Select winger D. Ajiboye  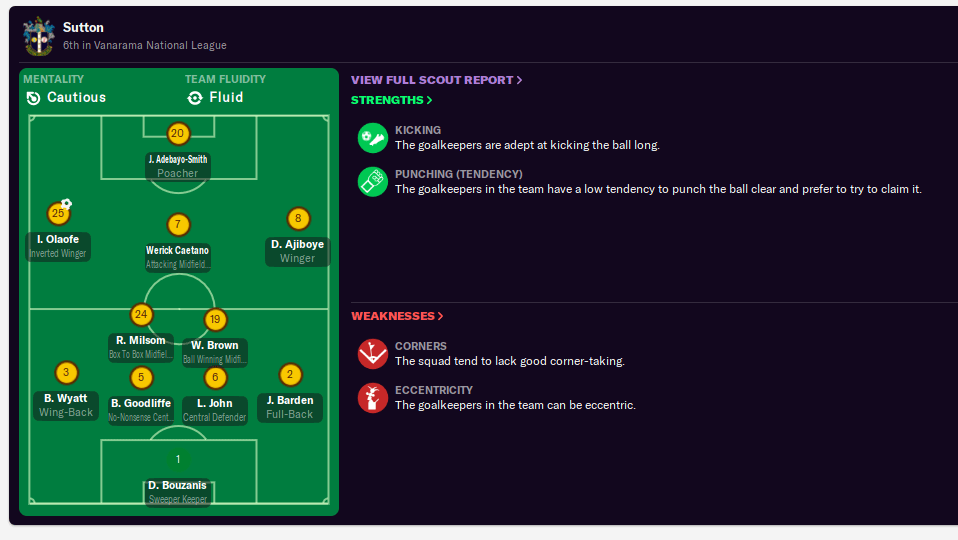tap(297, 245)
